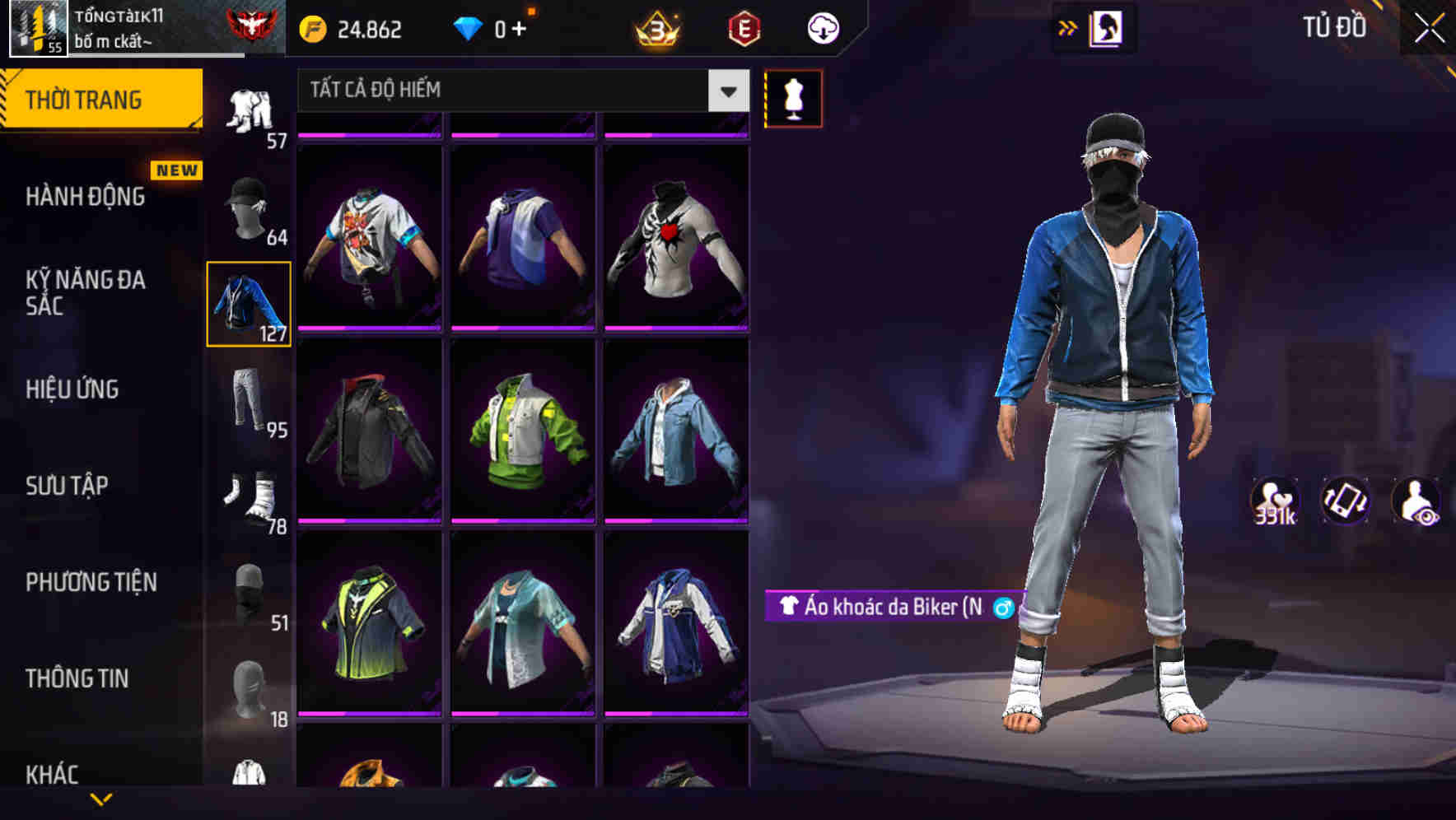This screenshot has height=820, width=1456.
Task: Expand the bottom sidebar chevron under KHÁC
Action: point(102,798)
